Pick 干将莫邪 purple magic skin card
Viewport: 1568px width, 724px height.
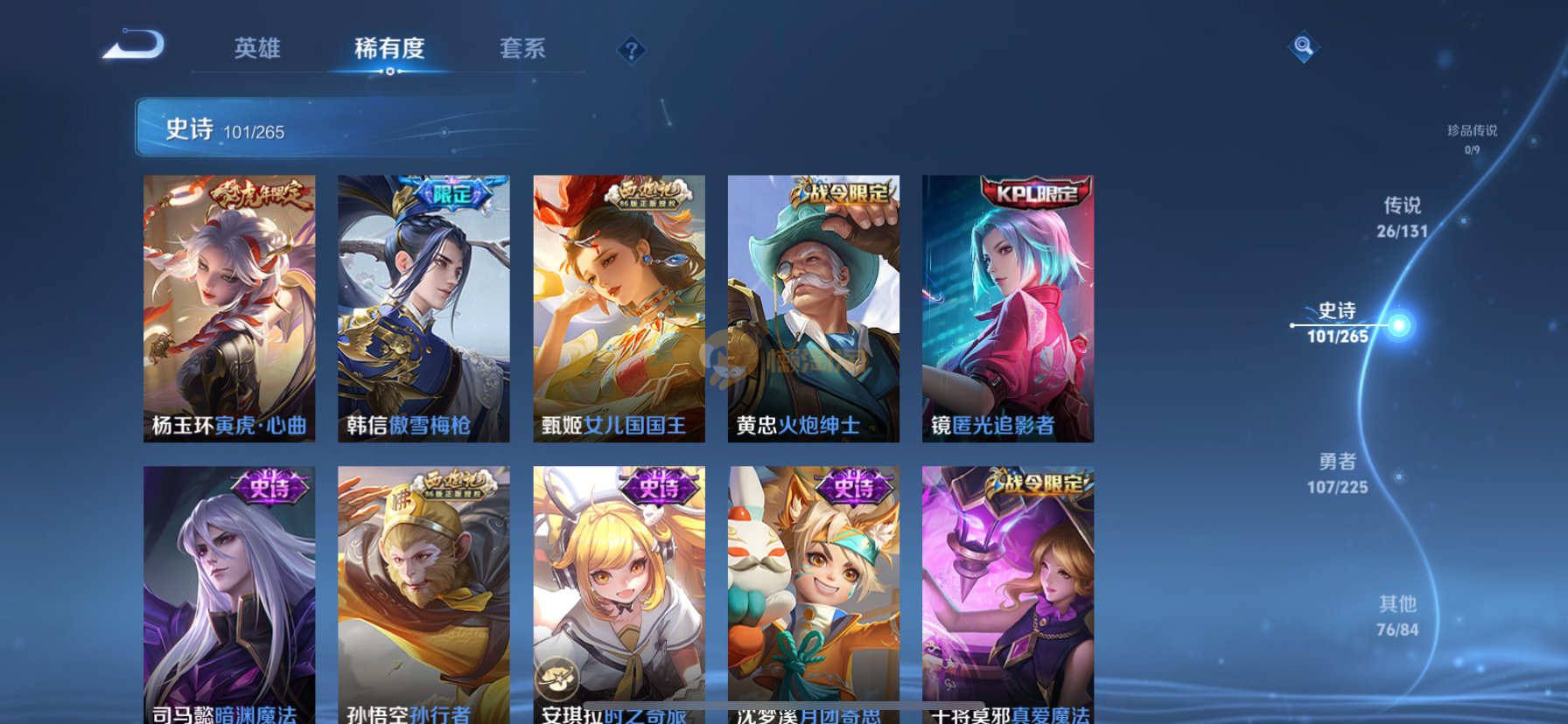(1007, 595)
